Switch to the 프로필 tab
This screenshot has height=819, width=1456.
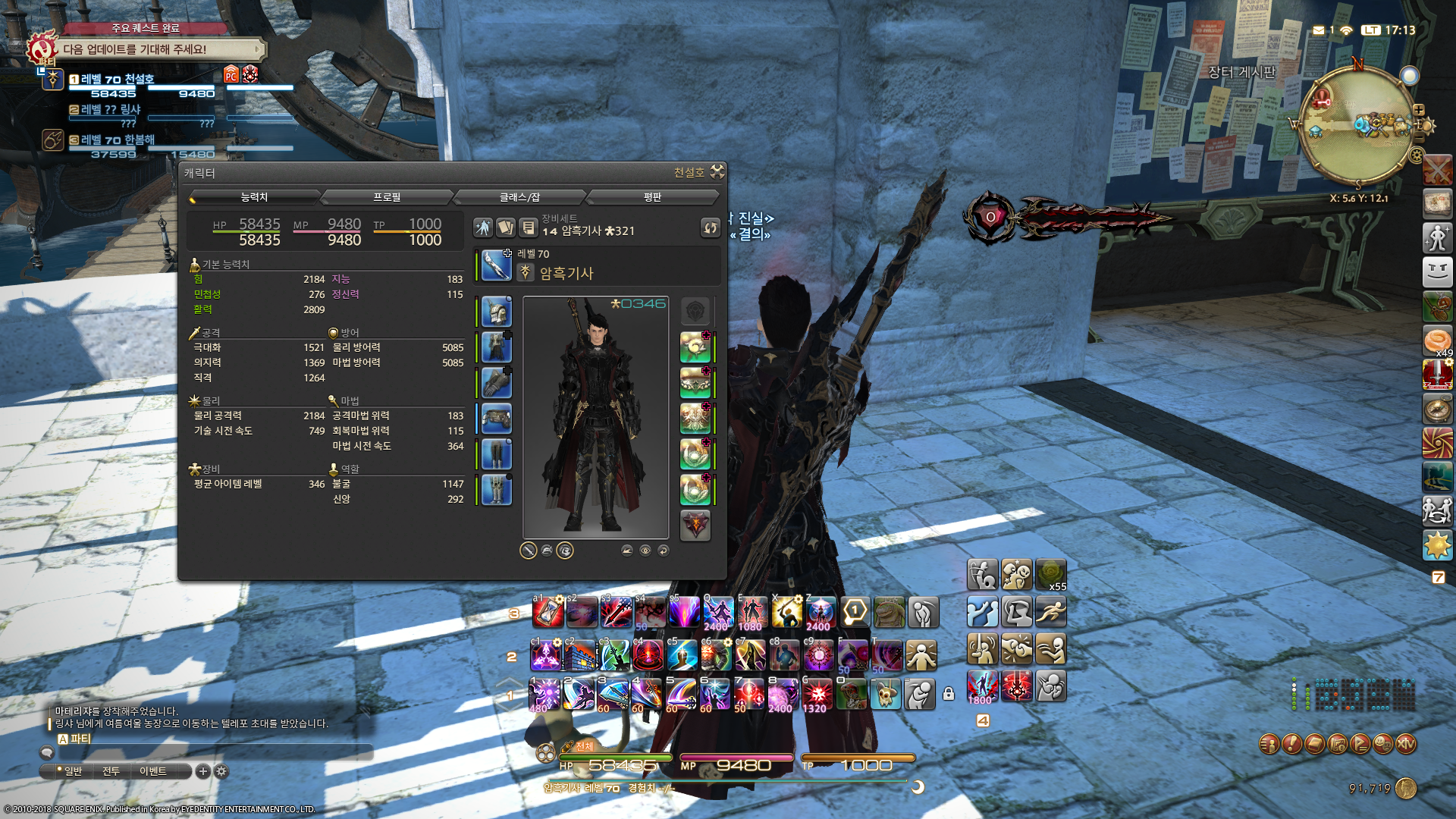click(387, 197)
